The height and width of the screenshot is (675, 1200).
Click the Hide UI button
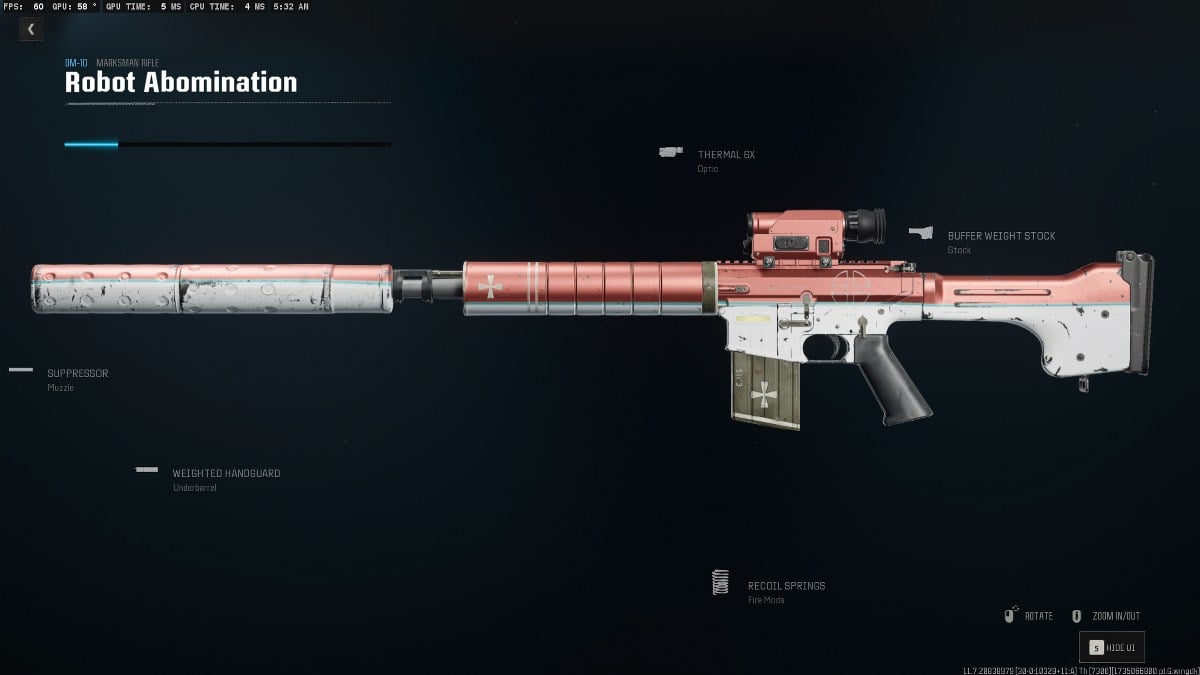1111,647
